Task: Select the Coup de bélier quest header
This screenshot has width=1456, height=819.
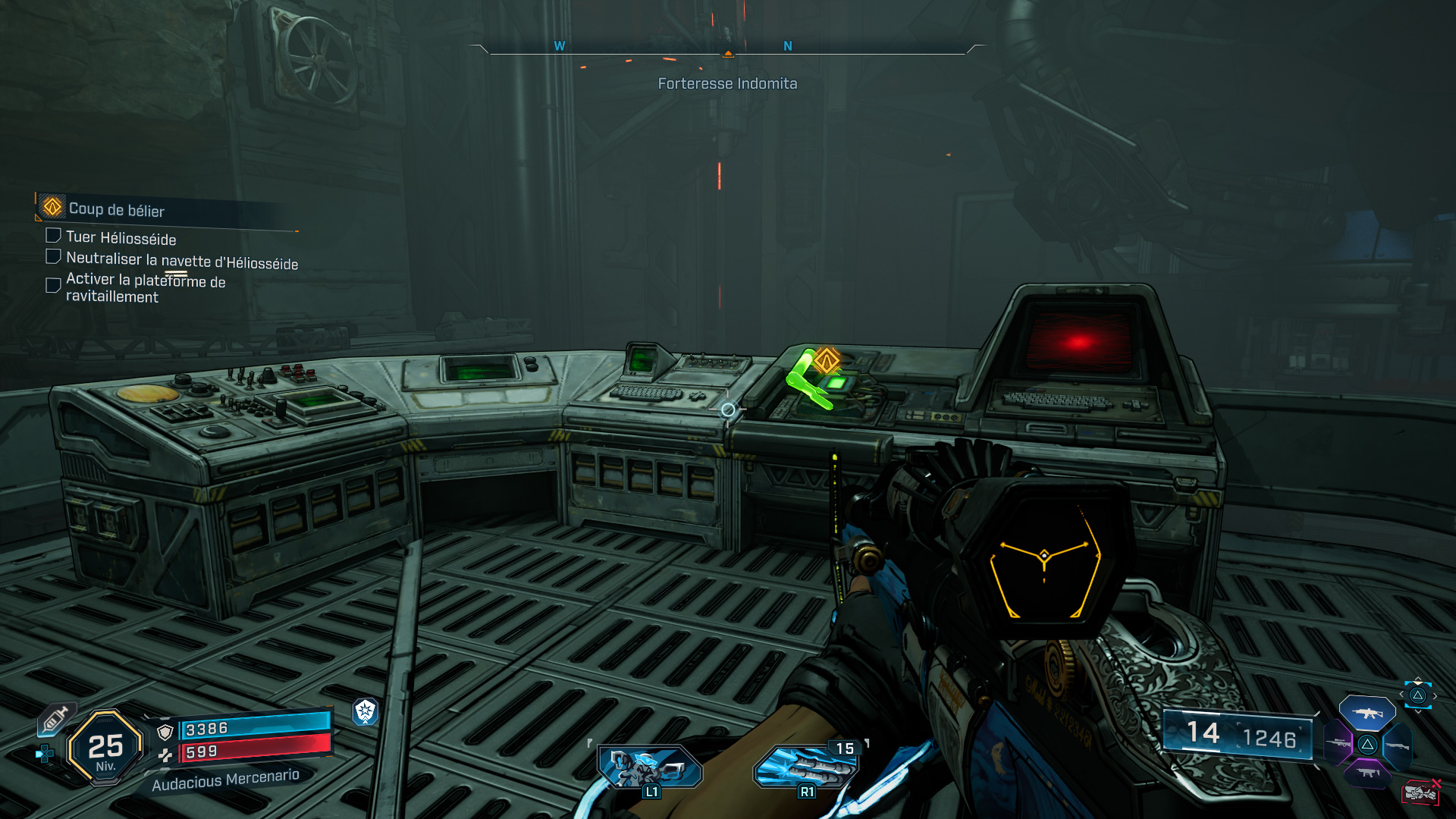Action: tap(116, 209)
